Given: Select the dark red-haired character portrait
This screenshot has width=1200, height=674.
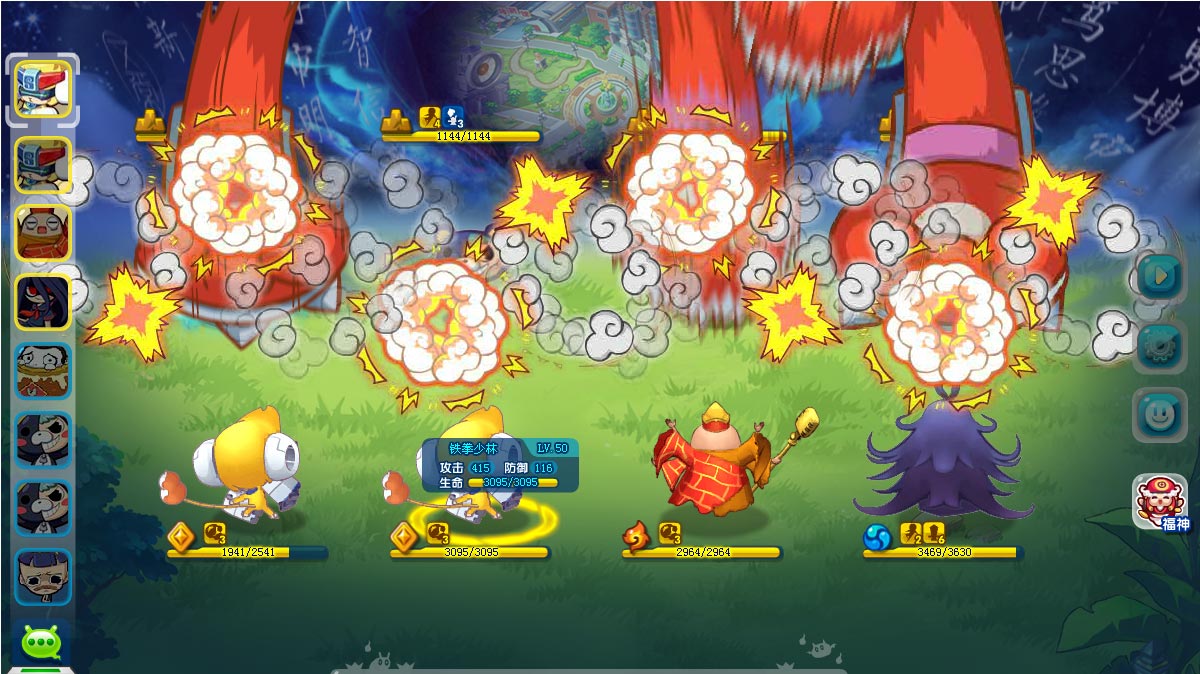Looking at the screenshot, I should point(43,302).
